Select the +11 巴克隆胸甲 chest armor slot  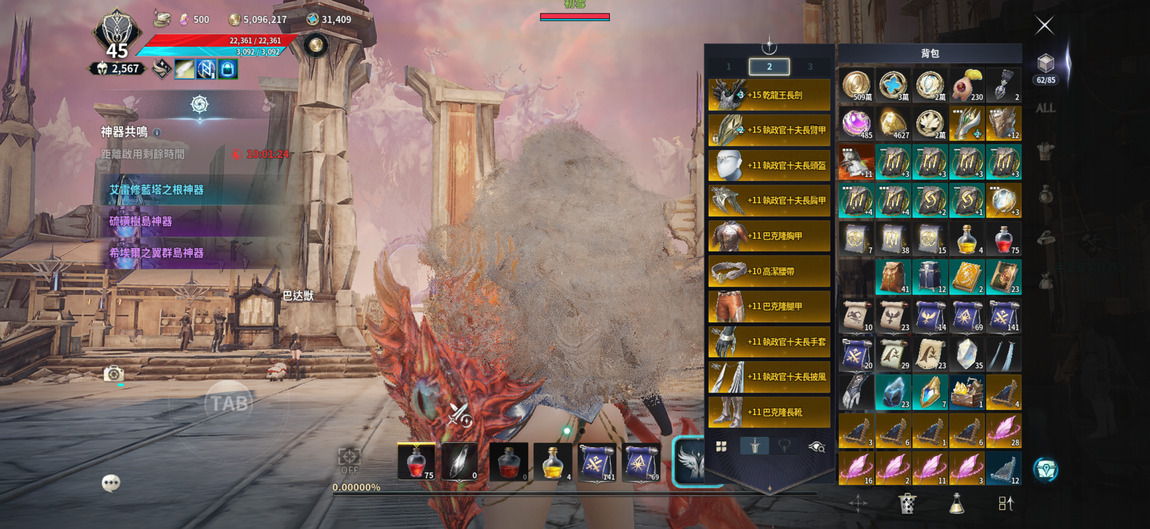(x=769, y=236)
